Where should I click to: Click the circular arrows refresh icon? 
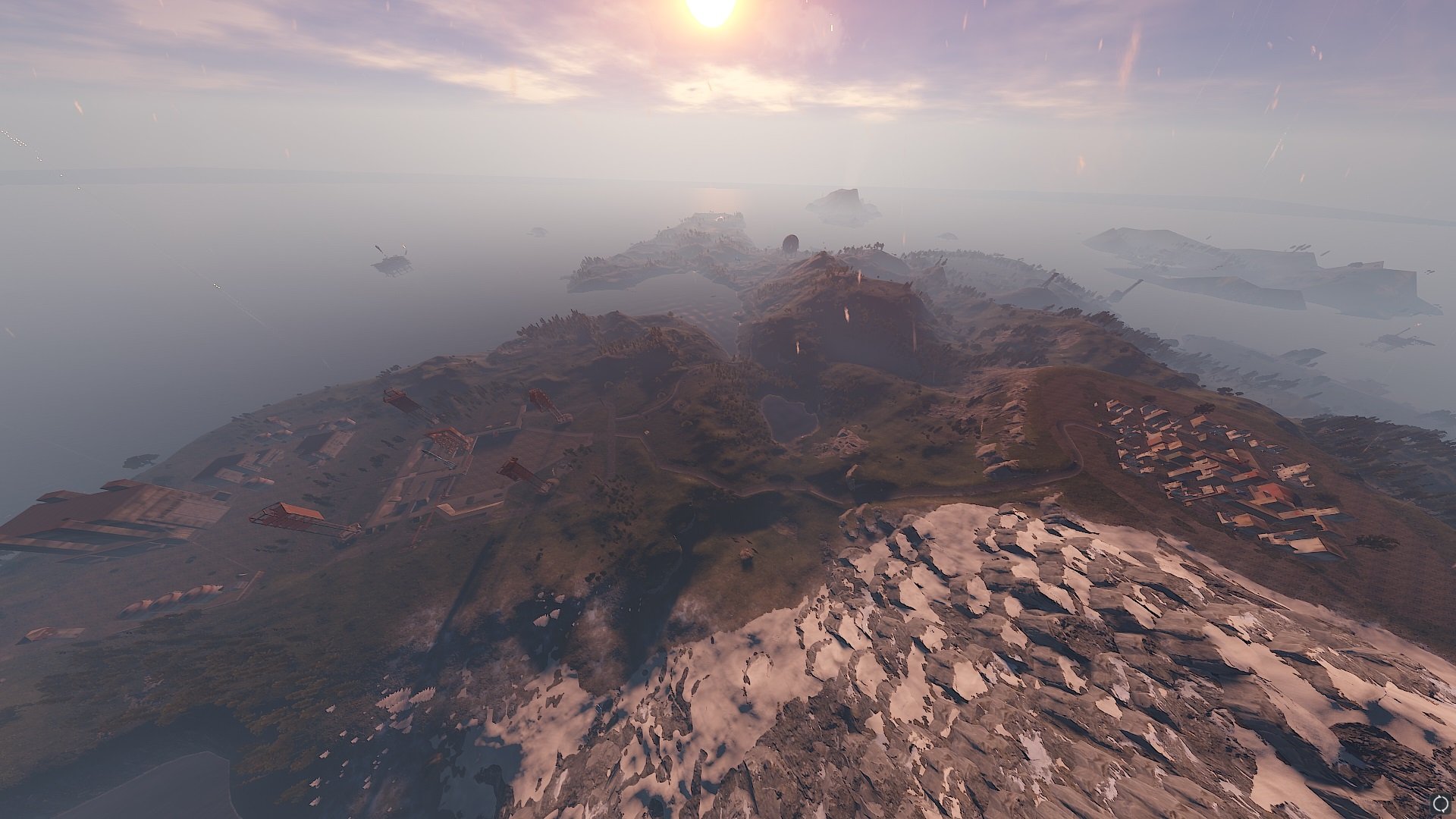click(1441, 804)
